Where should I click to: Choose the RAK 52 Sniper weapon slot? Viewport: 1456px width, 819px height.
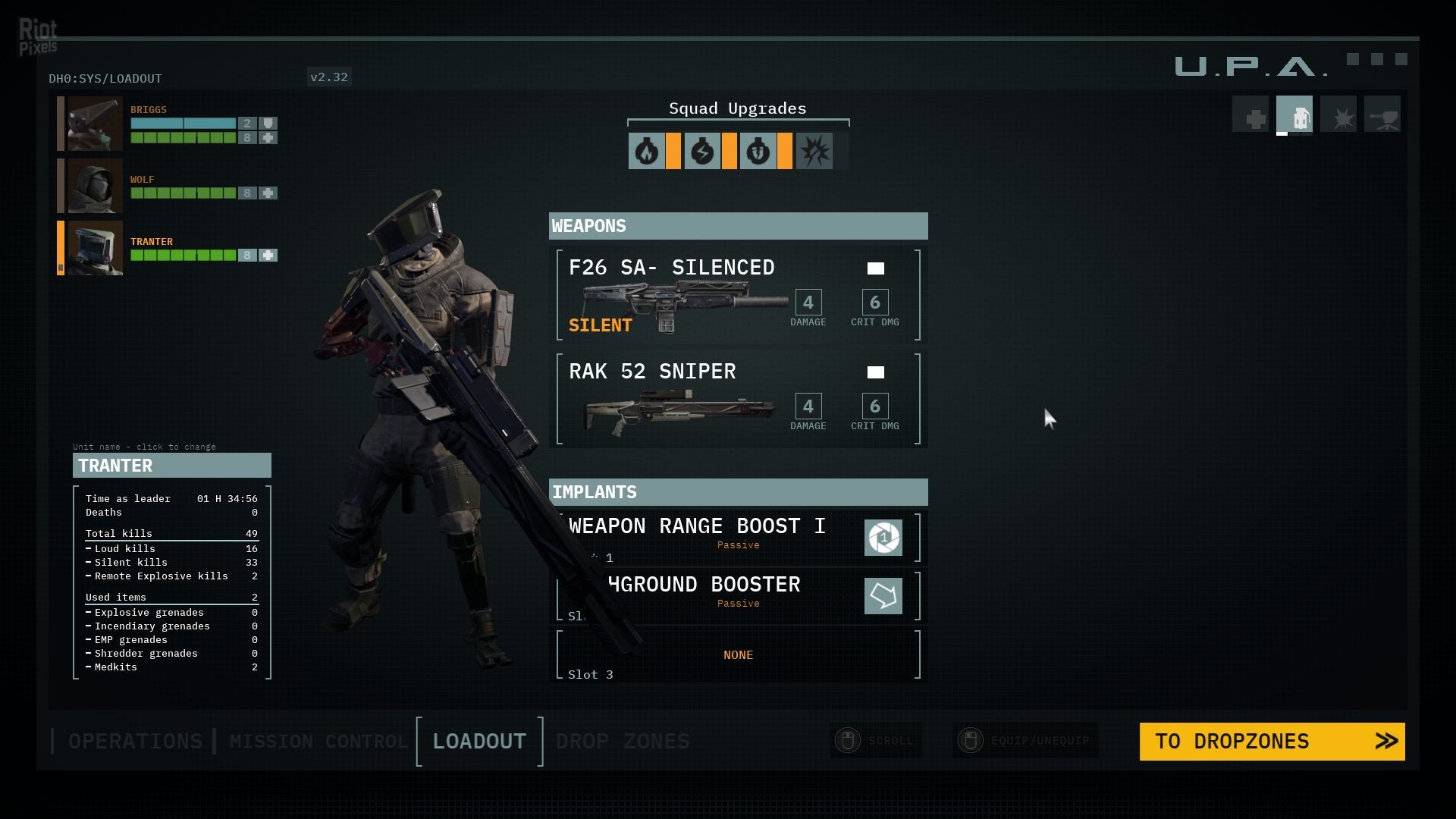click(x=738, y=399)
